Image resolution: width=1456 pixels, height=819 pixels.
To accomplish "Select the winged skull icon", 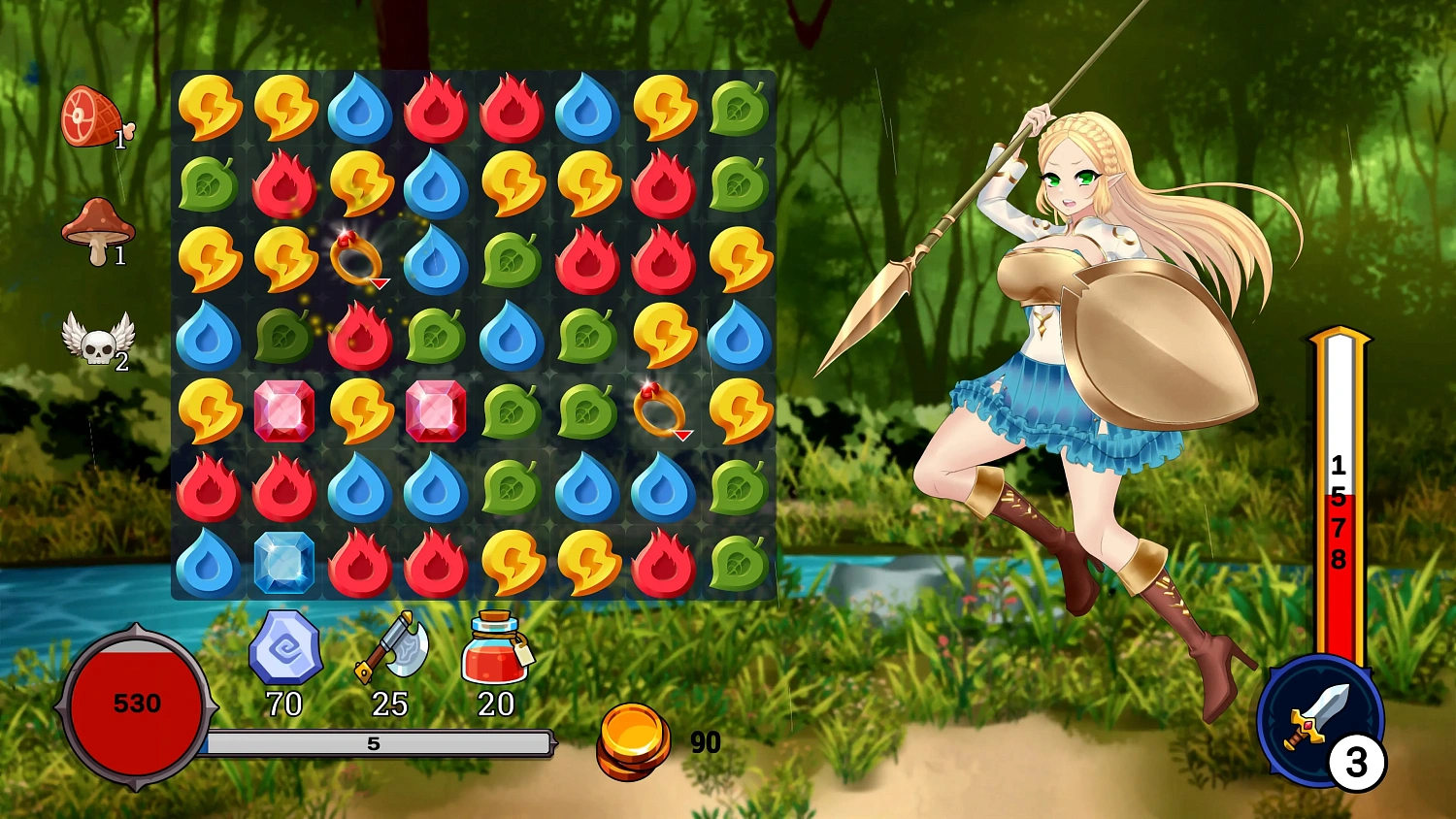I will 97,339.
